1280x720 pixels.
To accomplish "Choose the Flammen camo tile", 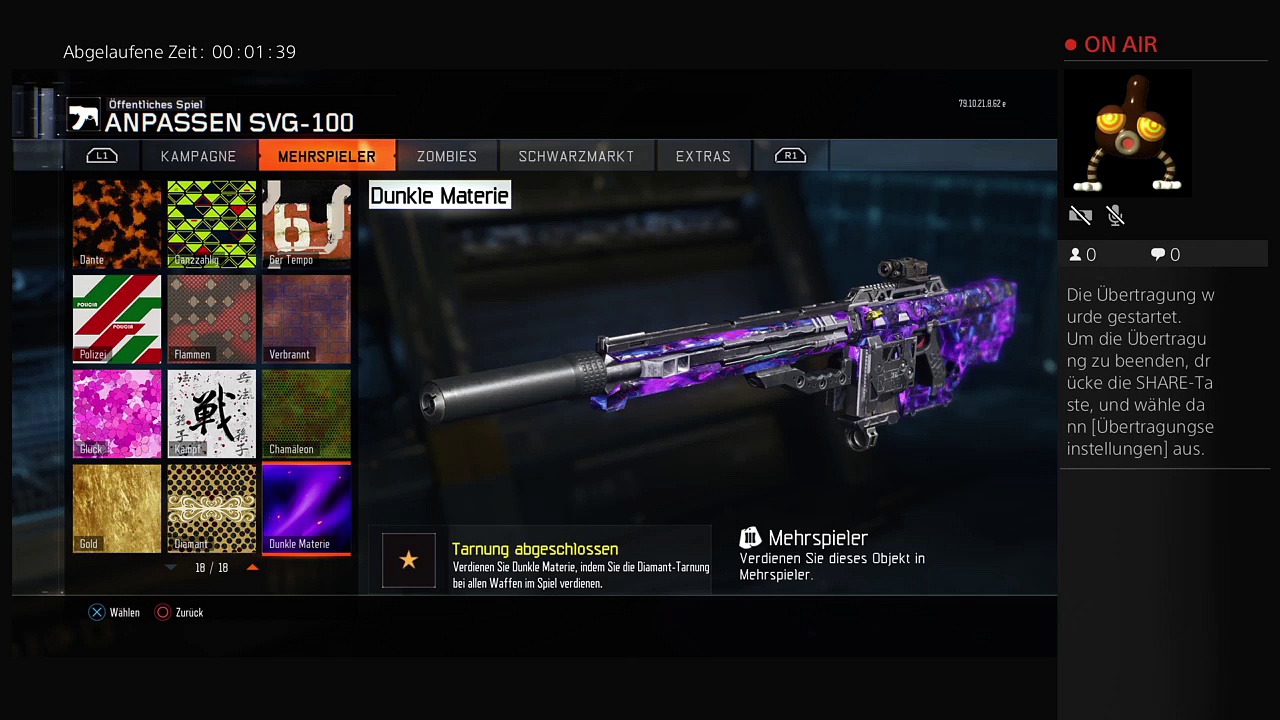I will click(211, 319).
